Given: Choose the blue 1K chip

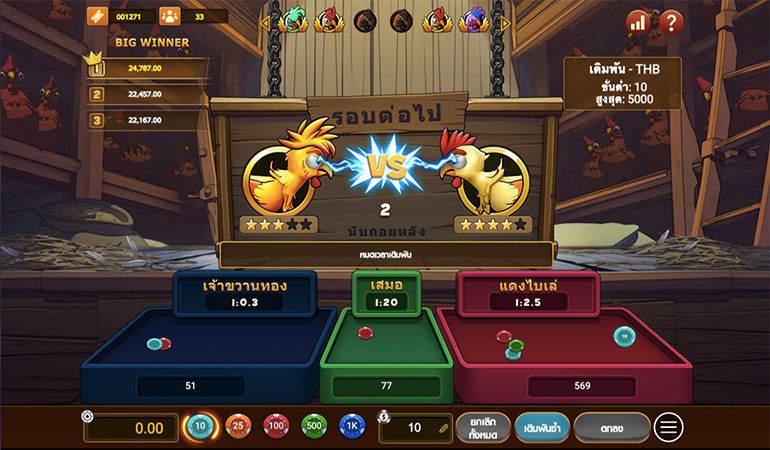Looking at the screenshot, I should (x=352, y=428).
